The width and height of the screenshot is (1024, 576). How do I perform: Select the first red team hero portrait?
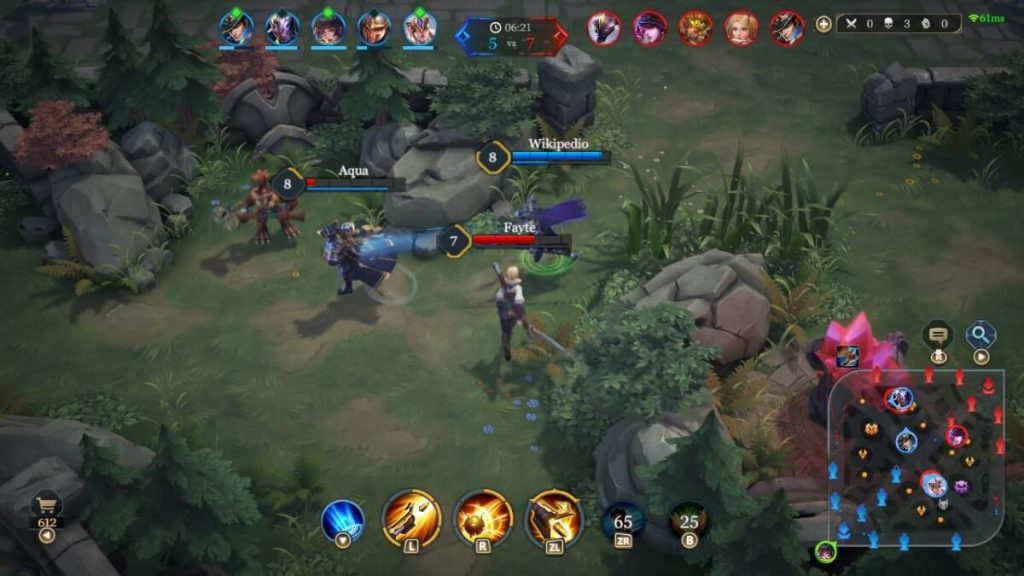pos(603,27)
